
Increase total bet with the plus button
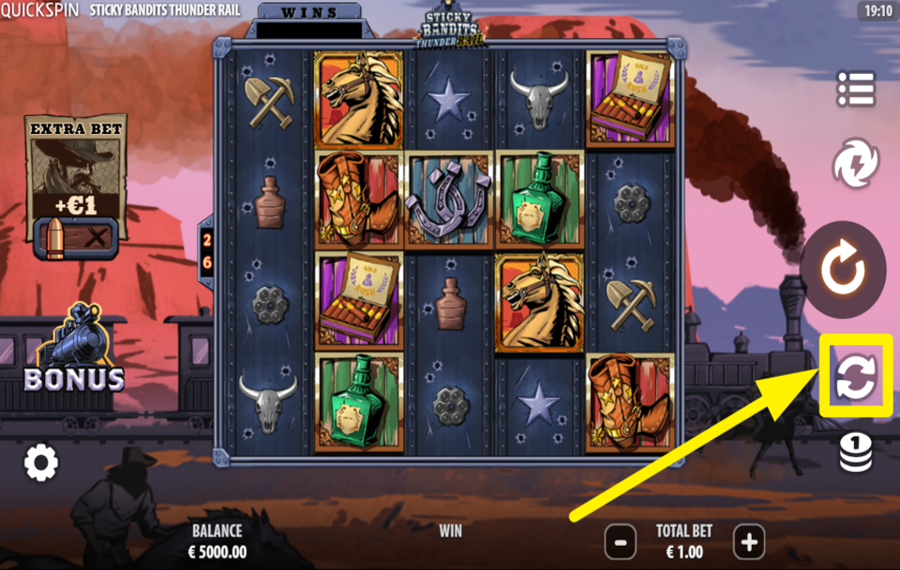[x=749, y=542]
